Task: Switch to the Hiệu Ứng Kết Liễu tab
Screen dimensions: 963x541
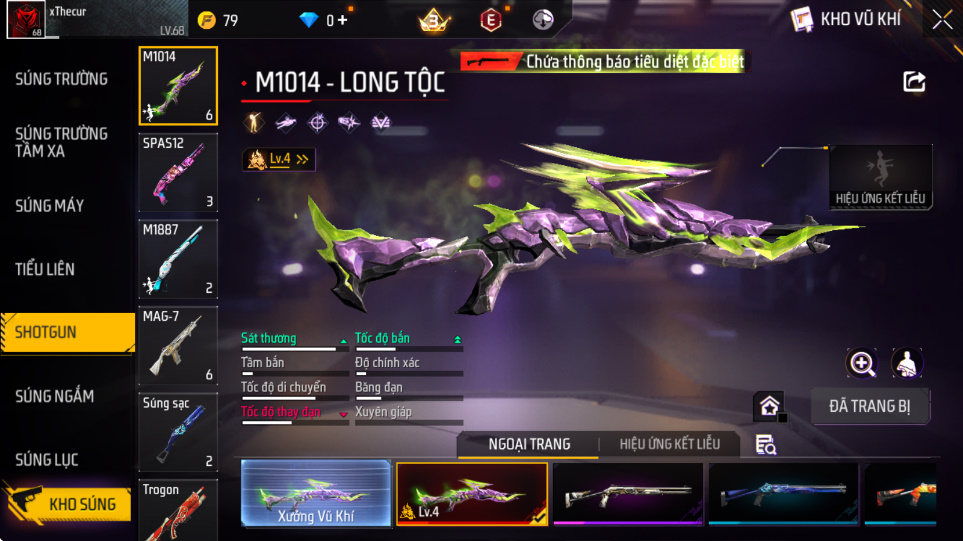Action: pos(677,444)
